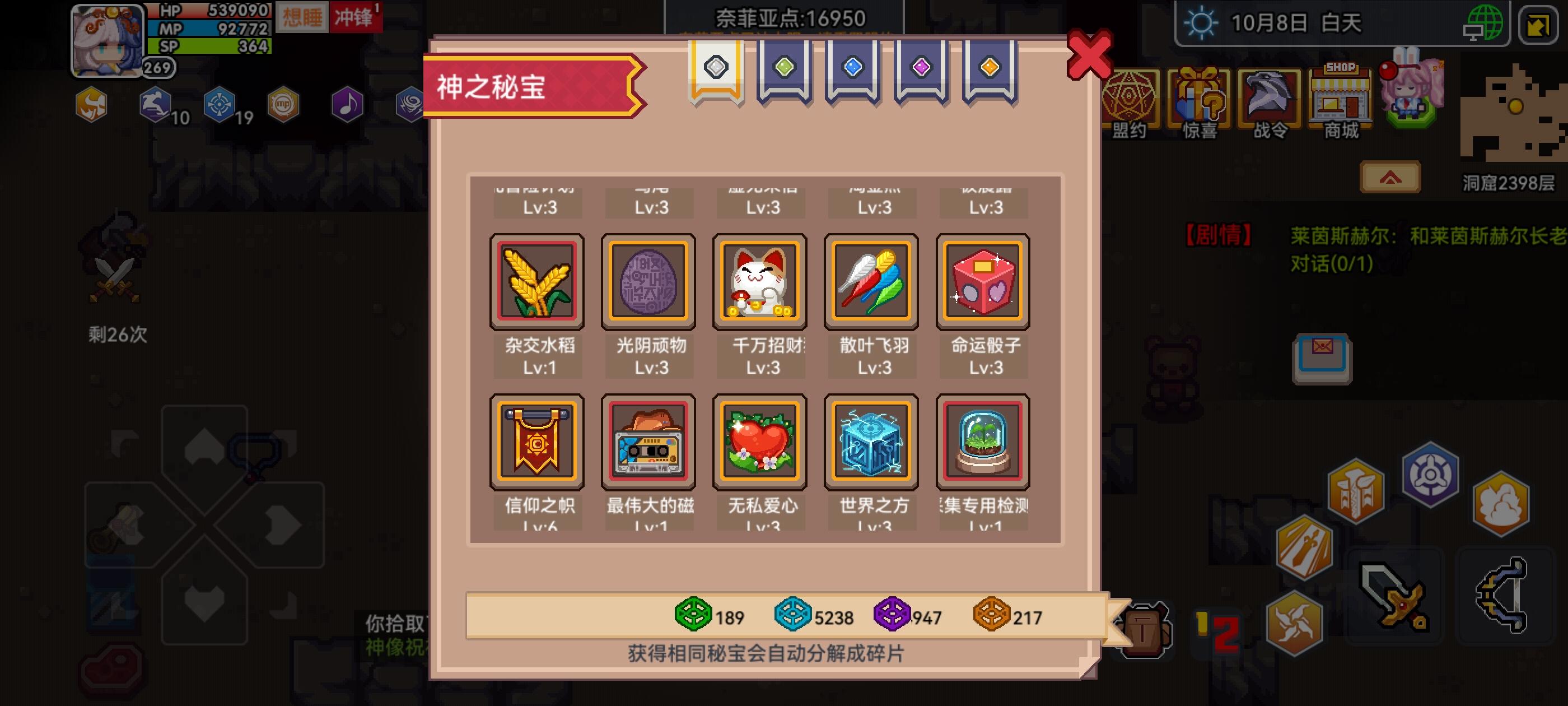This screenshot has width=1568, height=706.
Task: Select the 杂交水稻 Lv:1 treasure thumbnail
Action: click(x=538, y=281)
